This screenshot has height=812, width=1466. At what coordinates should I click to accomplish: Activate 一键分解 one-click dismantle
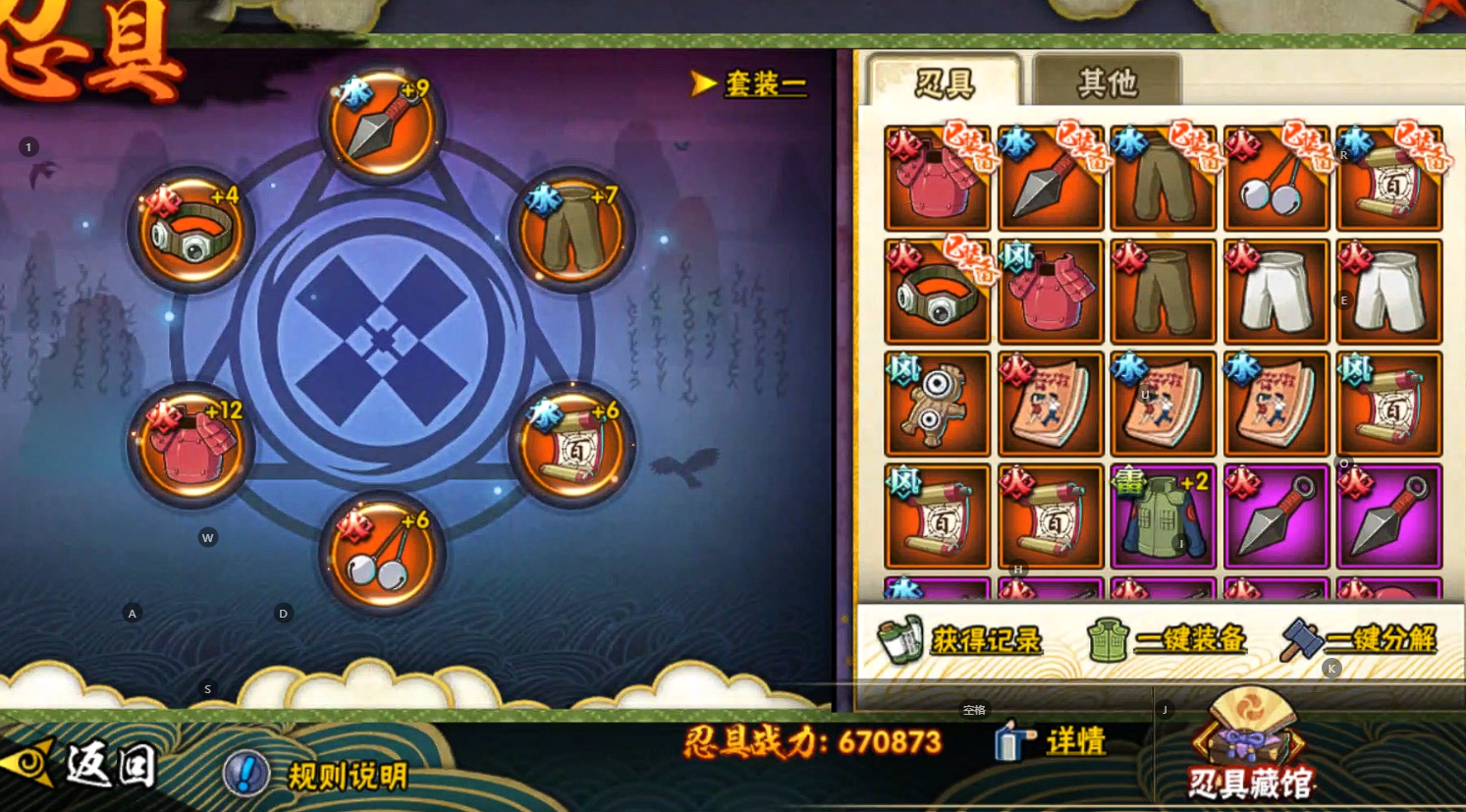pos(1361,640)
